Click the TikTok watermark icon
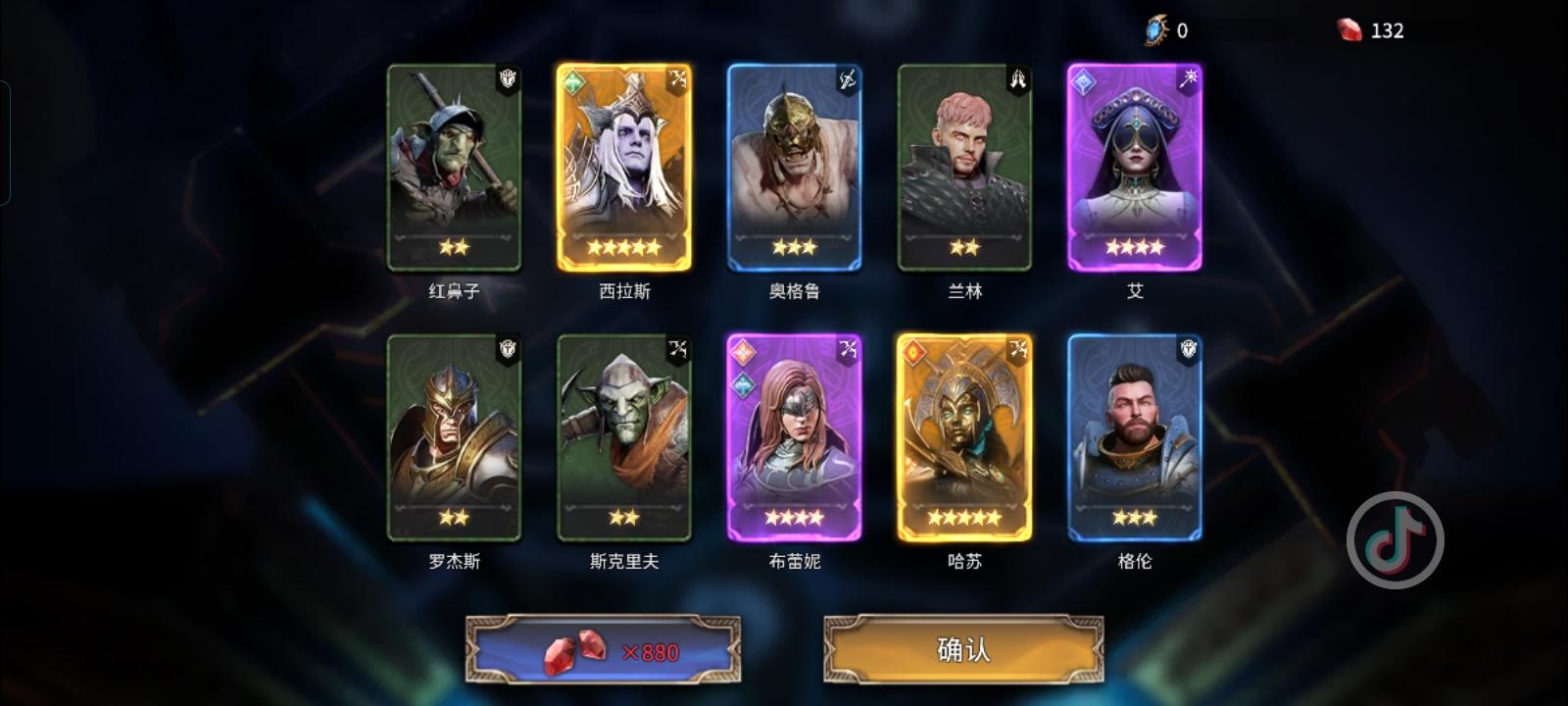 pos(1396,540)
